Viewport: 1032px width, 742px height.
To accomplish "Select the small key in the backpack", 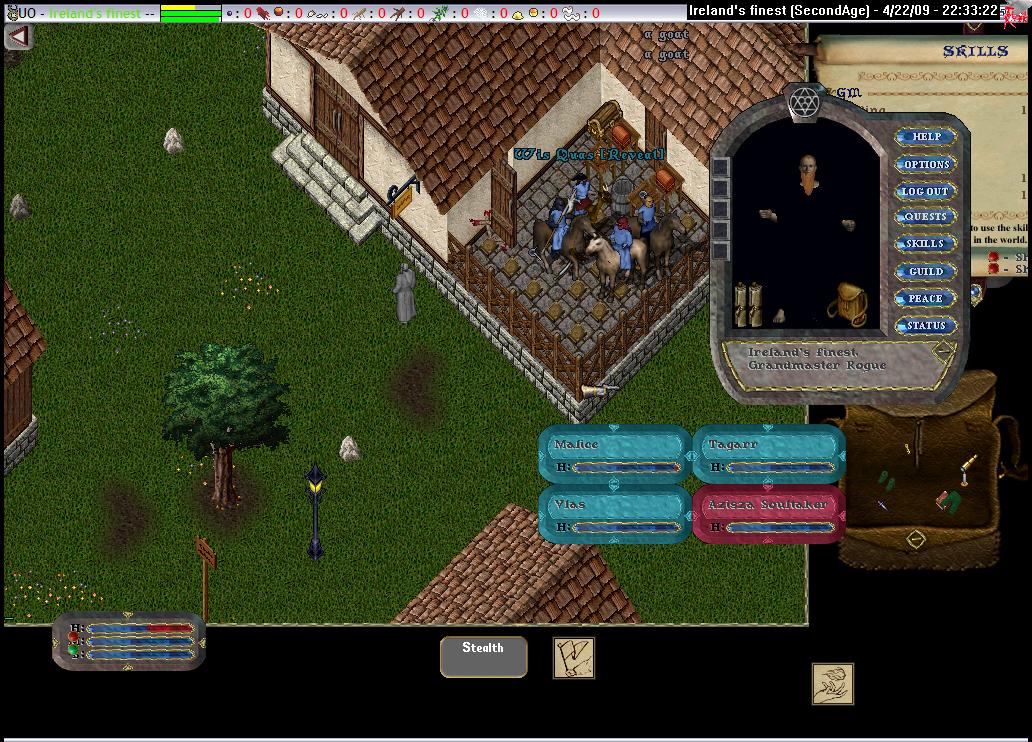I will pos(908,449).
